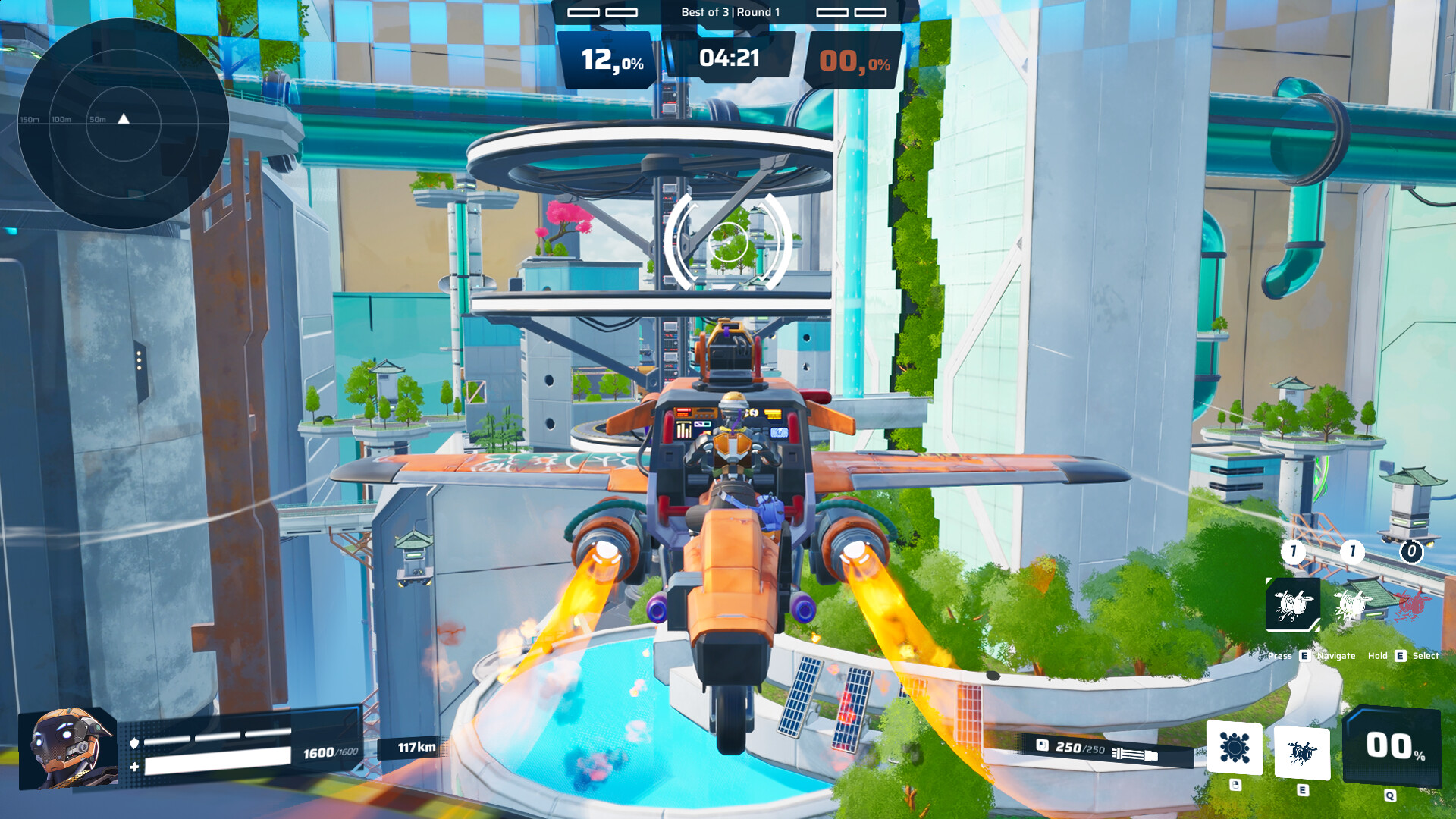The width and height of the screenshot is (1456, 819).
Task: Select the red disabled vehicle slot
Action: click(x=1410, y=605)
